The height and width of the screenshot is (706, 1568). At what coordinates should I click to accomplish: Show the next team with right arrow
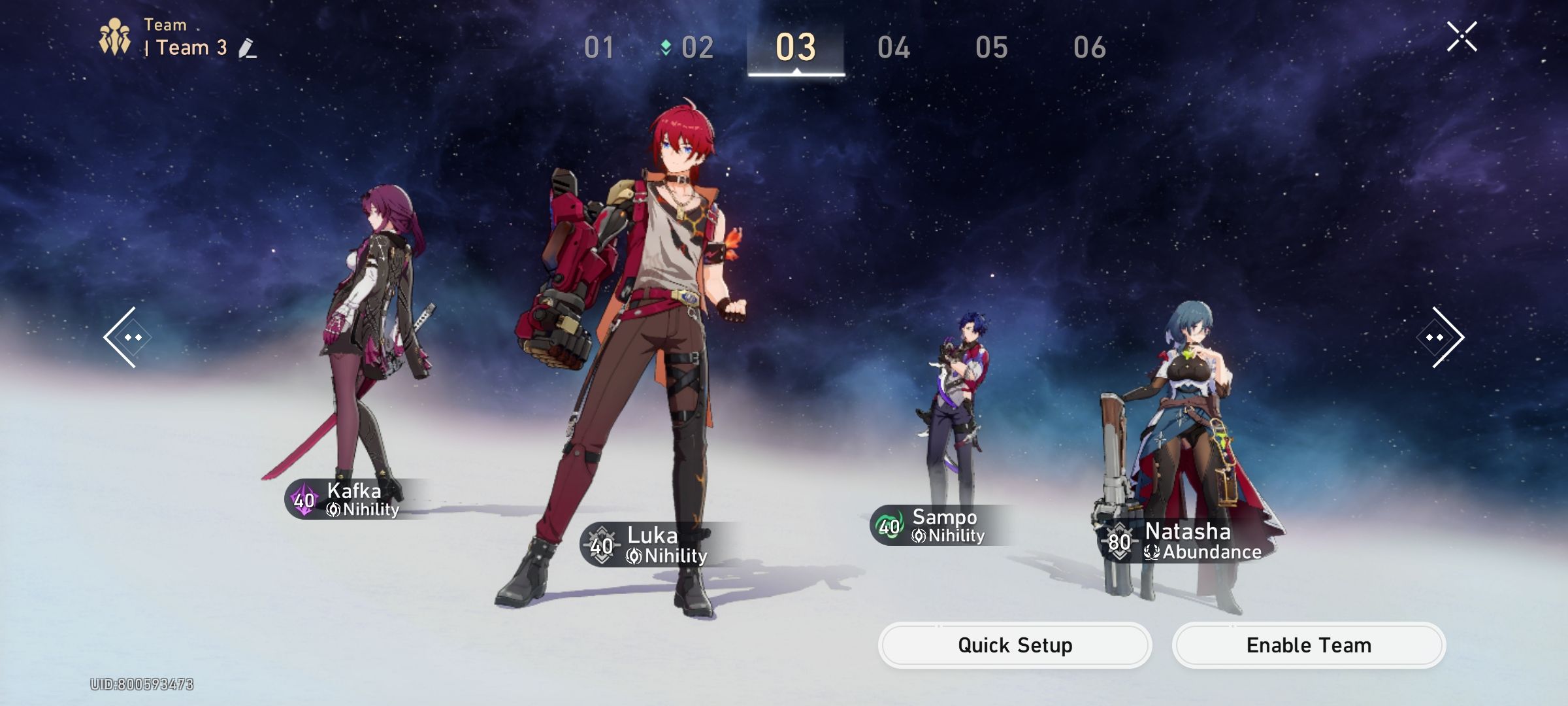(1442, 337)
